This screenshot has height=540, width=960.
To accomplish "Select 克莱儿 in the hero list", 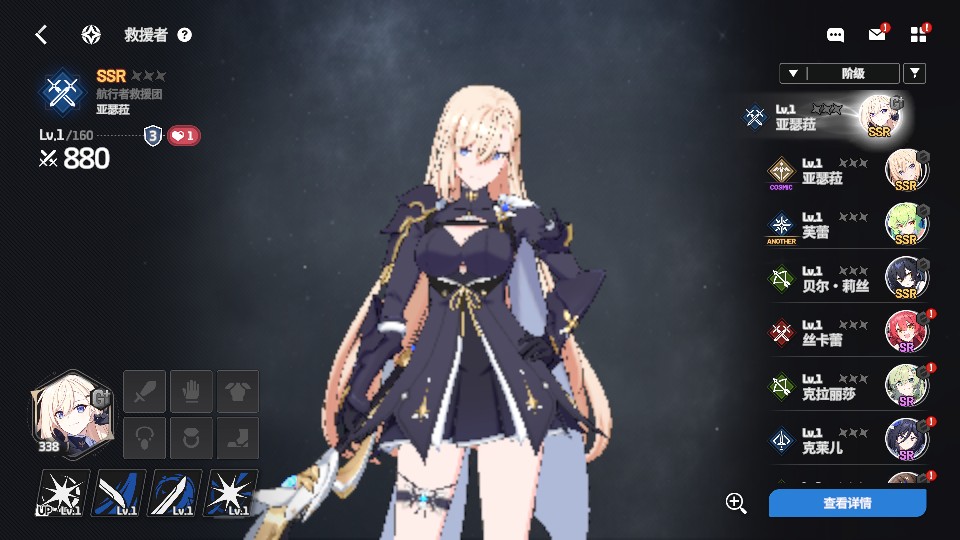I will tap(850, 441).
